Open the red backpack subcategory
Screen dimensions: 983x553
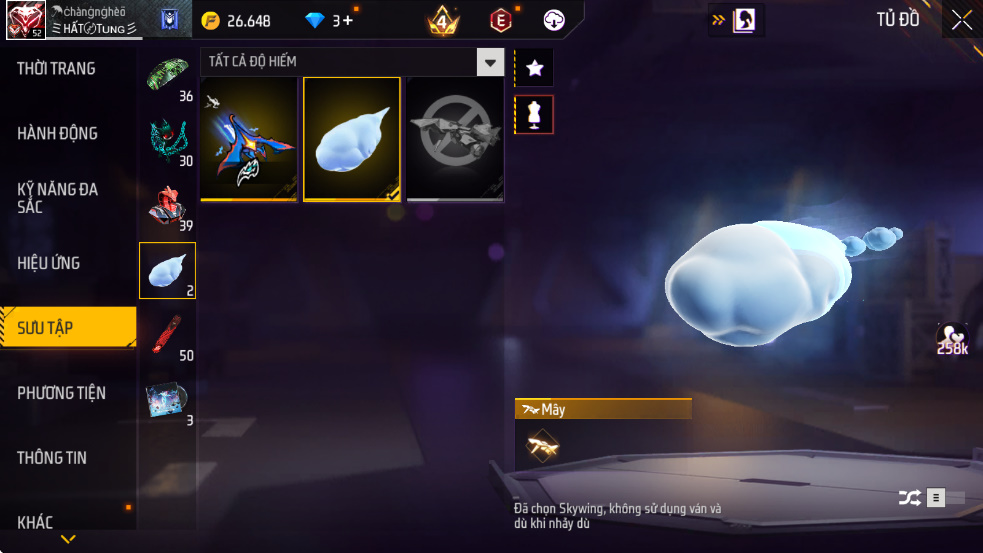point(167,206)
